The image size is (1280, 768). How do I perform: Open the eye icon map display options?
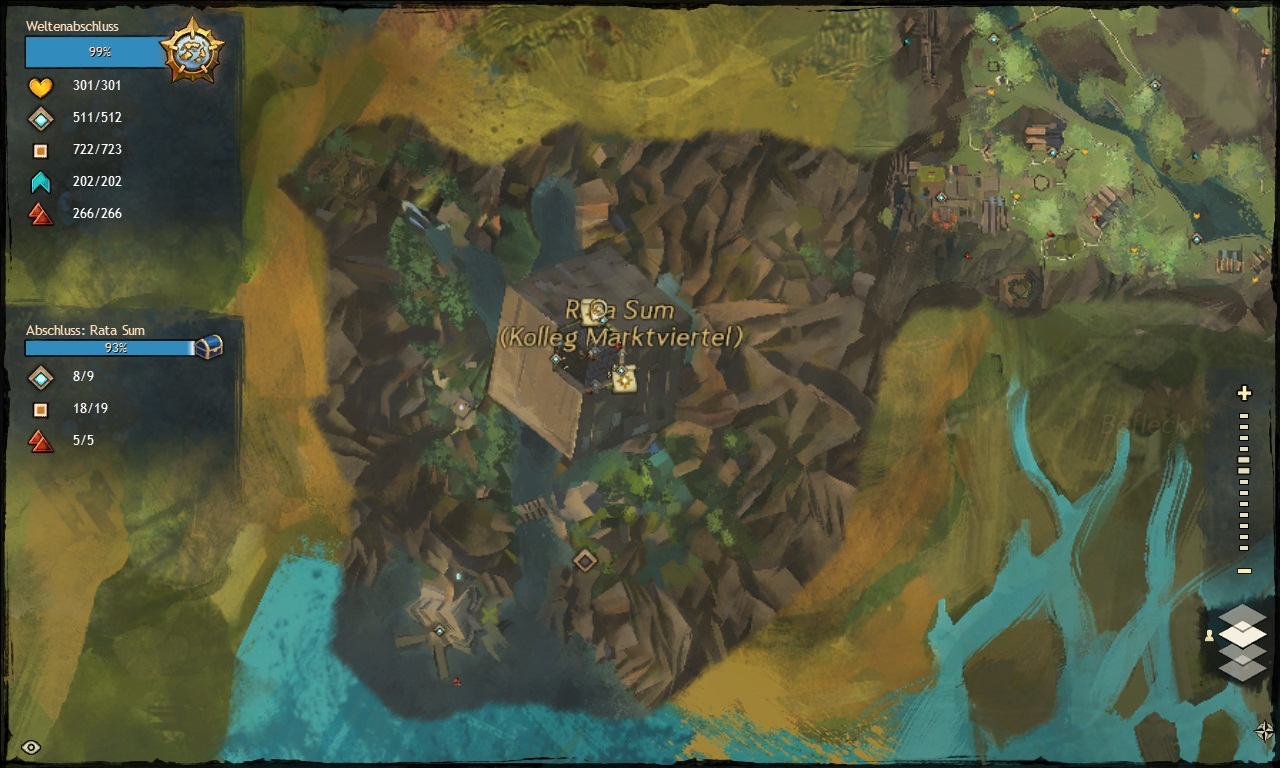31,747
